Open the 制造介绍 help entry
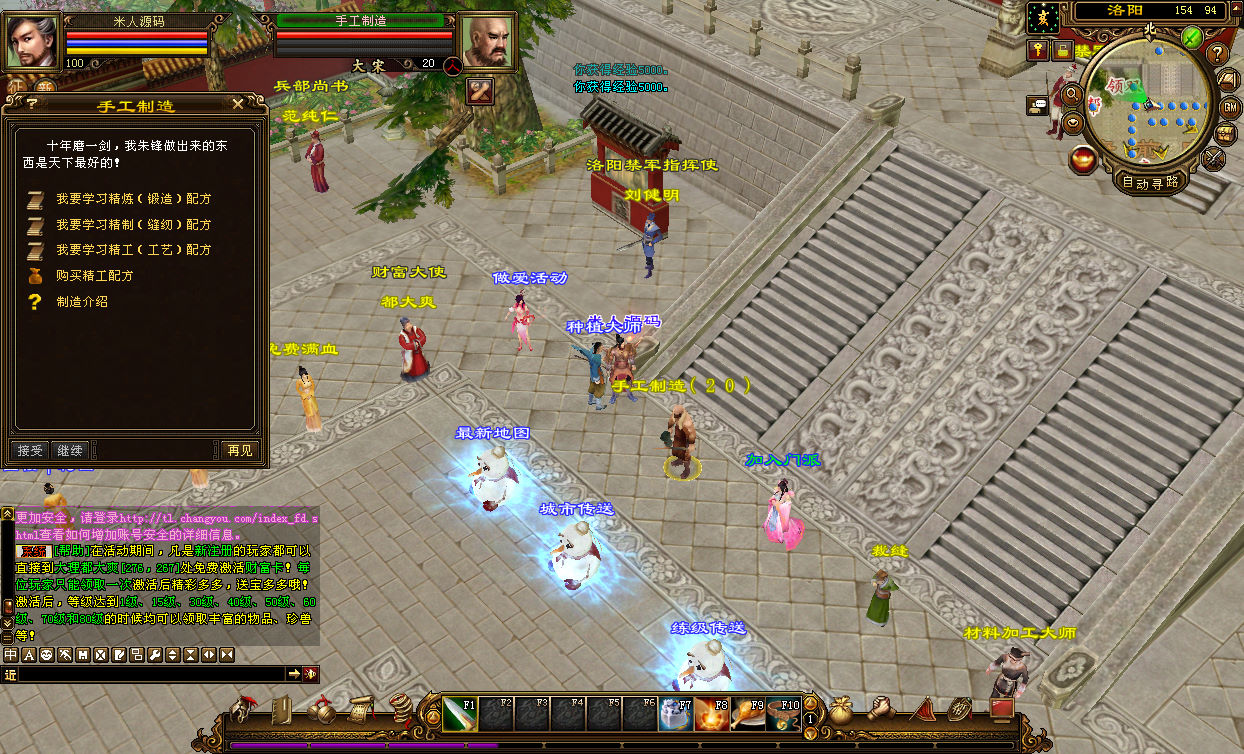 click(x=82, y=302)
